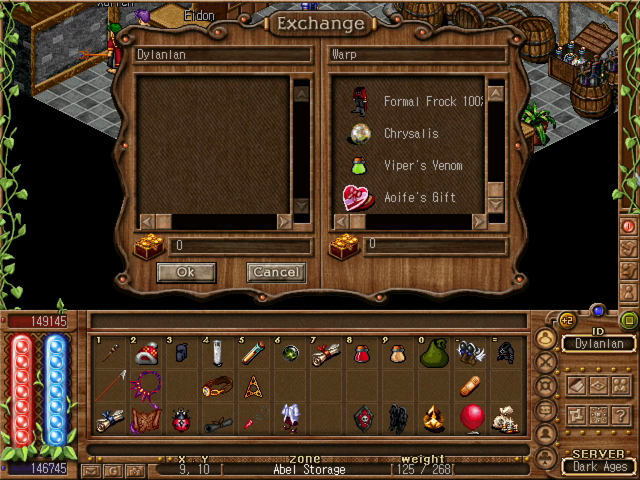Pick the red balloon inventory item
Screen dimensions: 640x480
(471, 418)
